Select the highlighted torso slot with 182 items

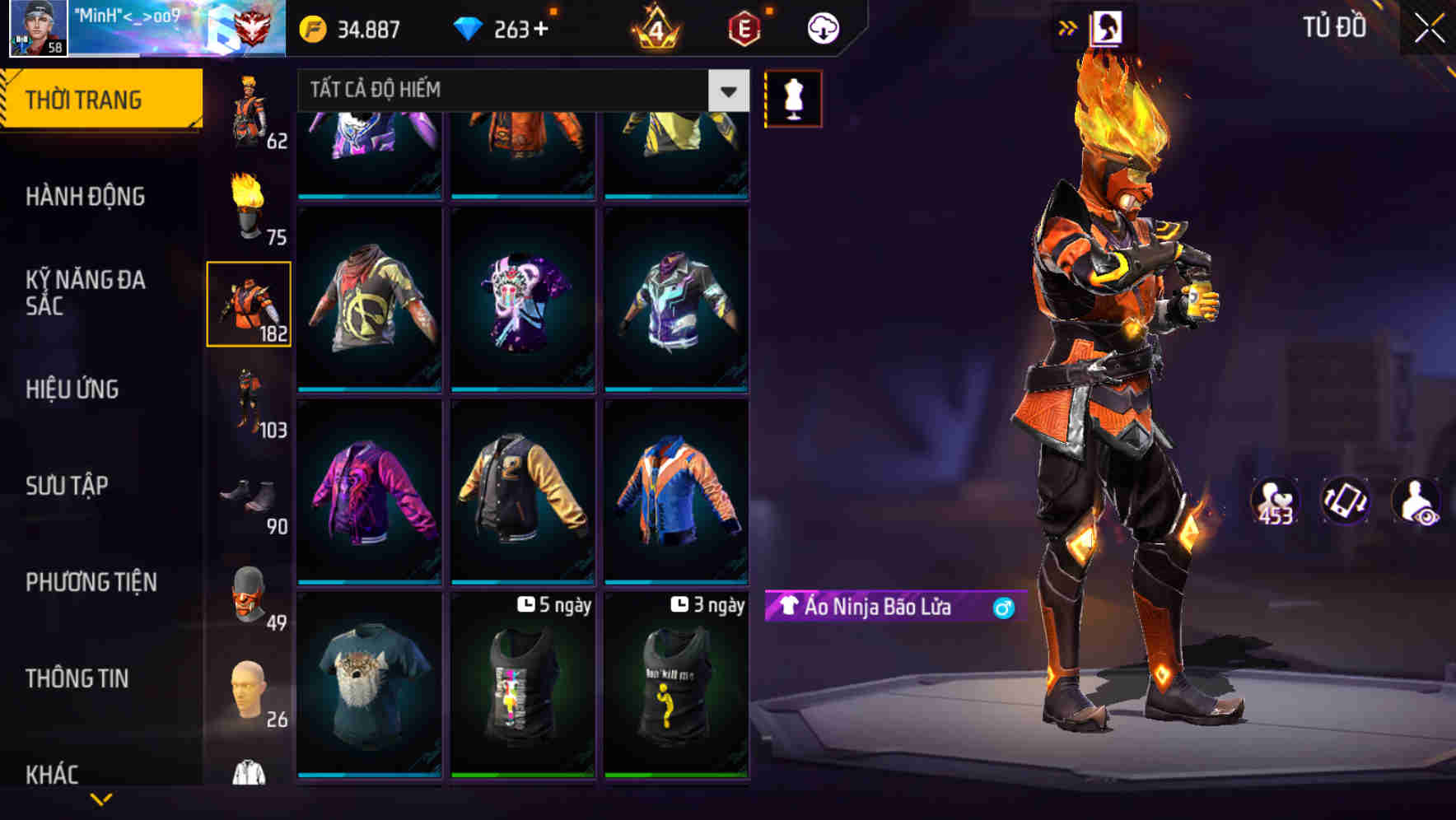pyautogui.click(x=250, y=302)
